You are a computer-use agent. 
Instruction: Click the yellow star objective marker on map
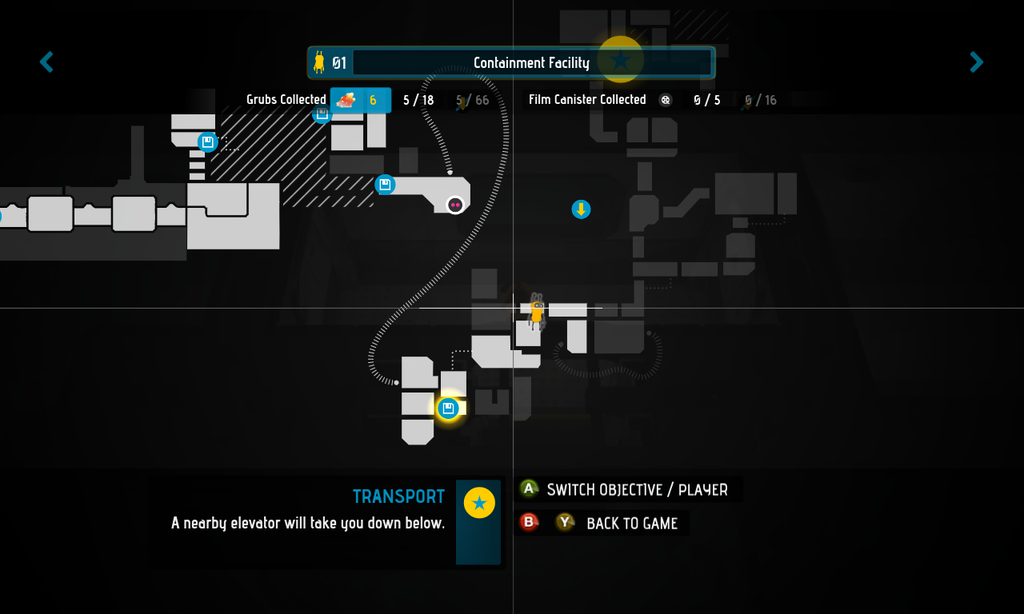(x=620, y=59)
